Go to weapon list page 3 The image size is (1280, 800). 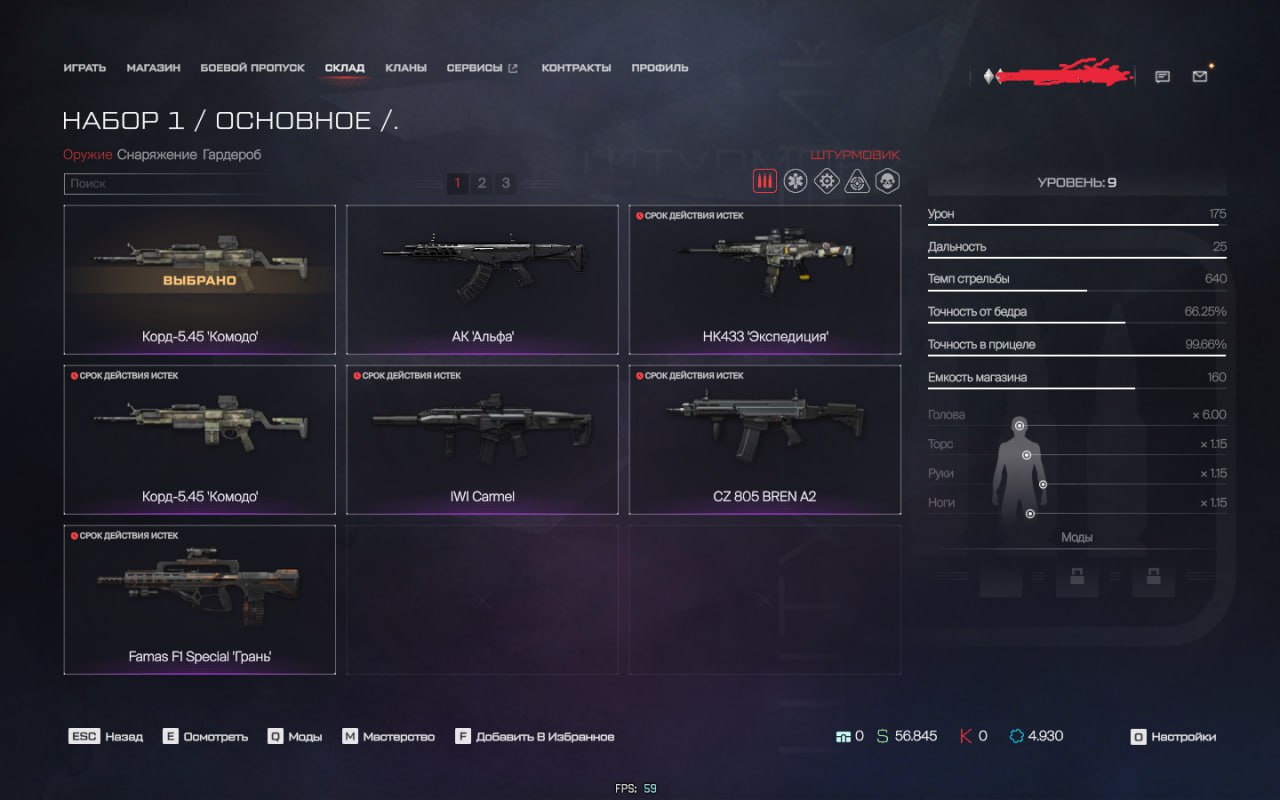[x=506, y=183]
